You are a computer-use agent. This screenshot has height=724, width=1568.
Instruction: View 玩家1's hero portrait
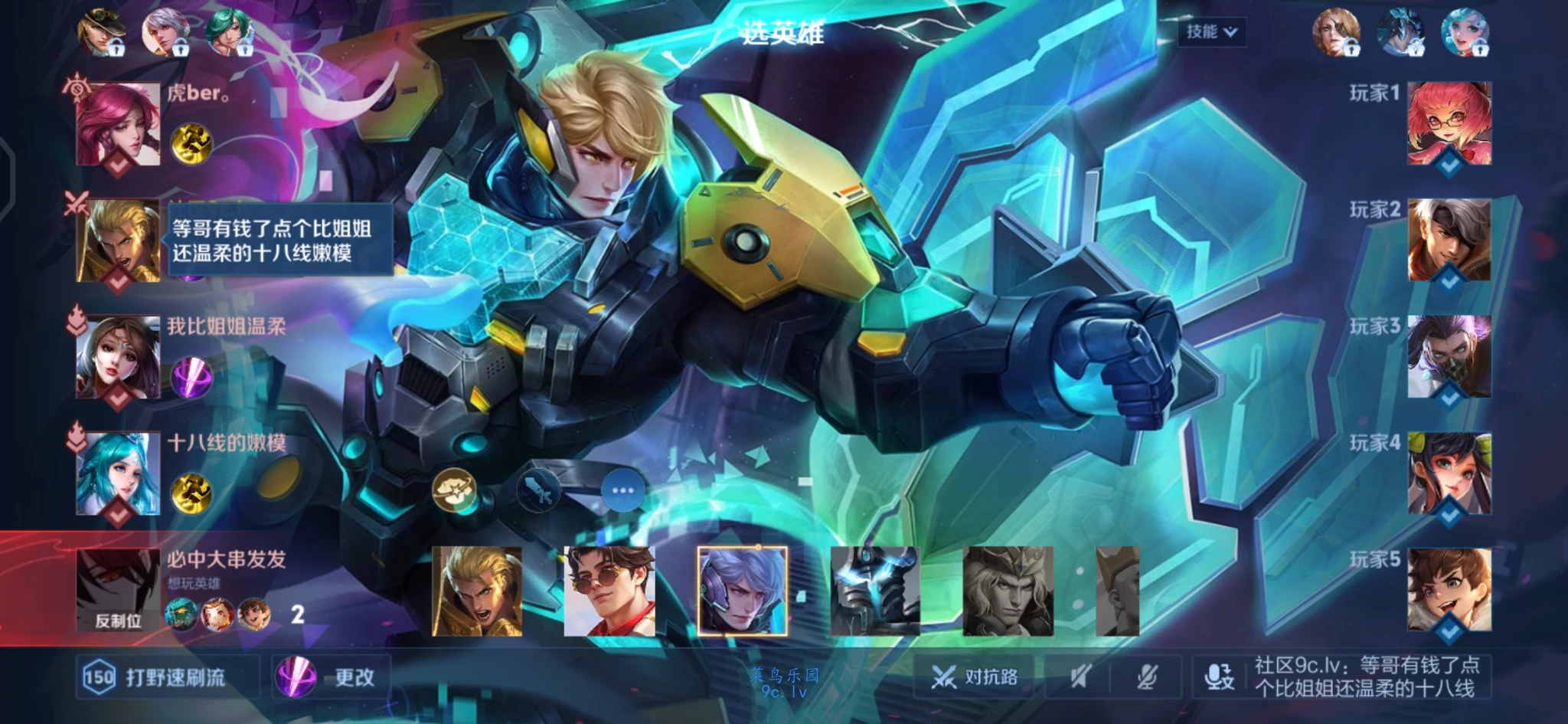pos(1449,123)
